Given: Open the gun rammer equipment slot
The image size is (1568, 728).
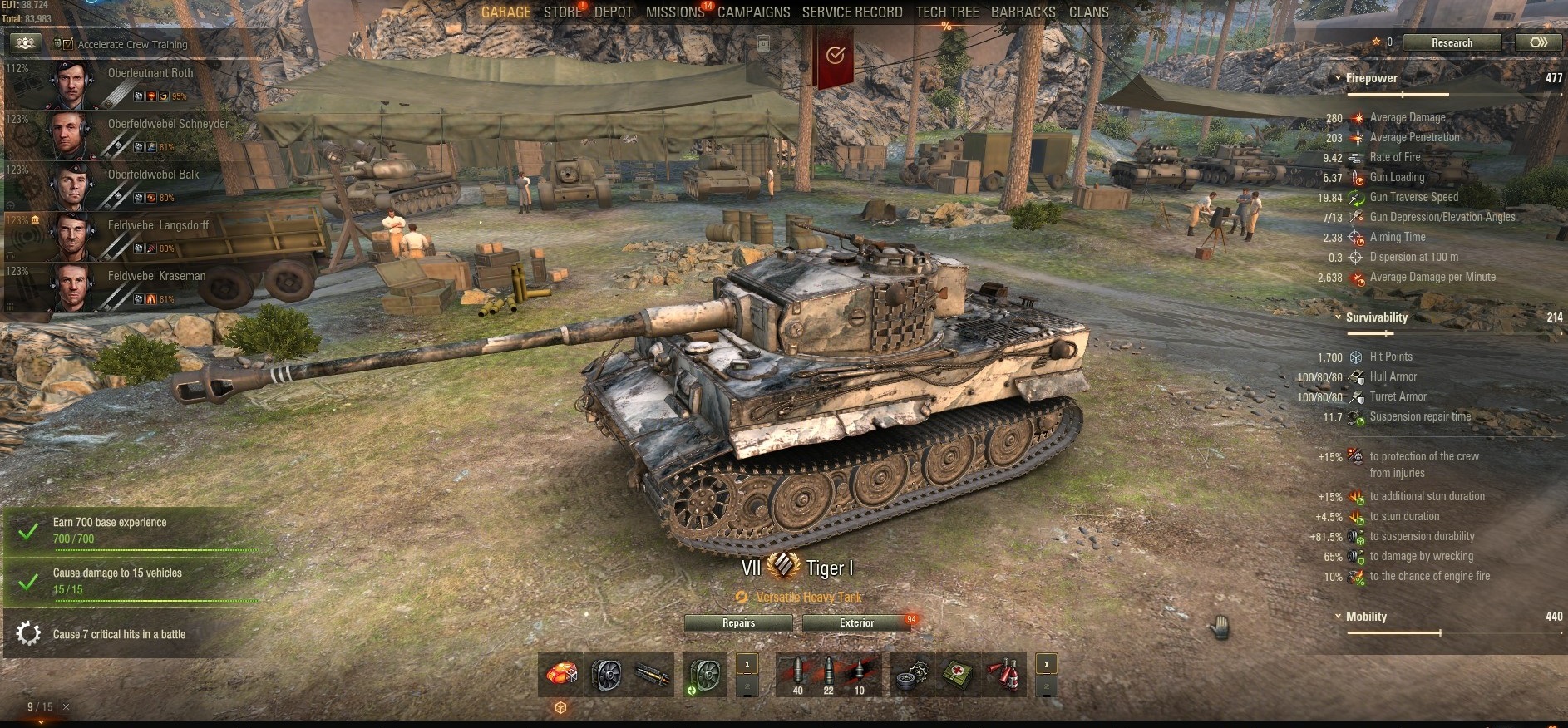Looking at the screenshot, I should [x=653, y=675].
